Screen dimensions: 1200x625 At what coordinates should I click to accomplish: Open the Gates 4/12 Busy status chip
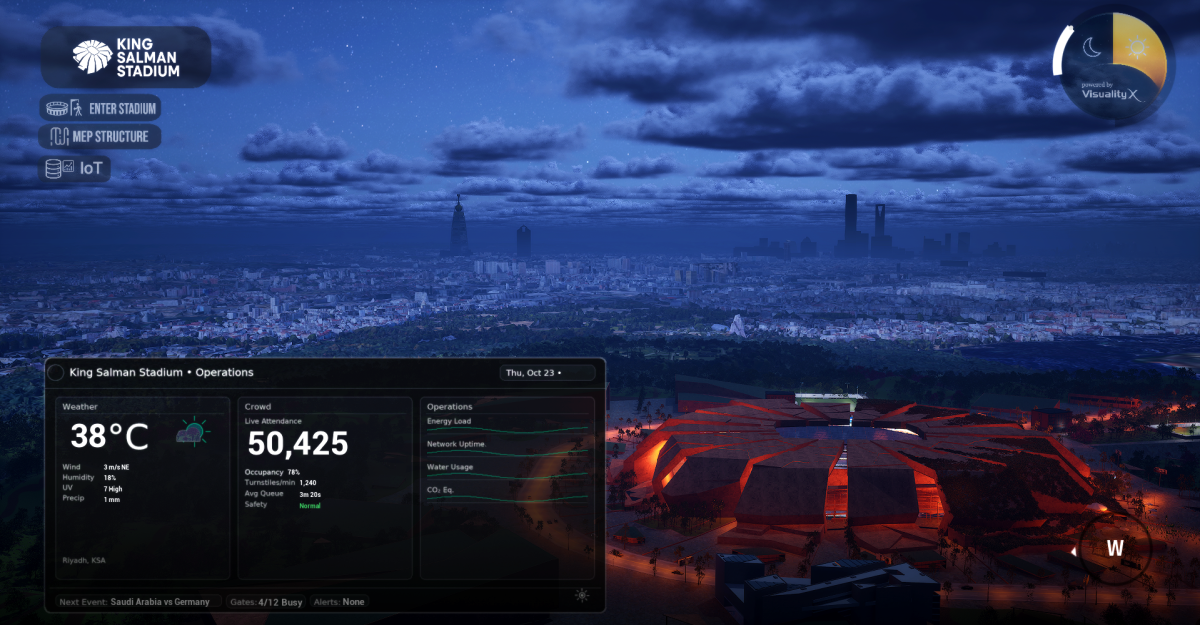266,602
